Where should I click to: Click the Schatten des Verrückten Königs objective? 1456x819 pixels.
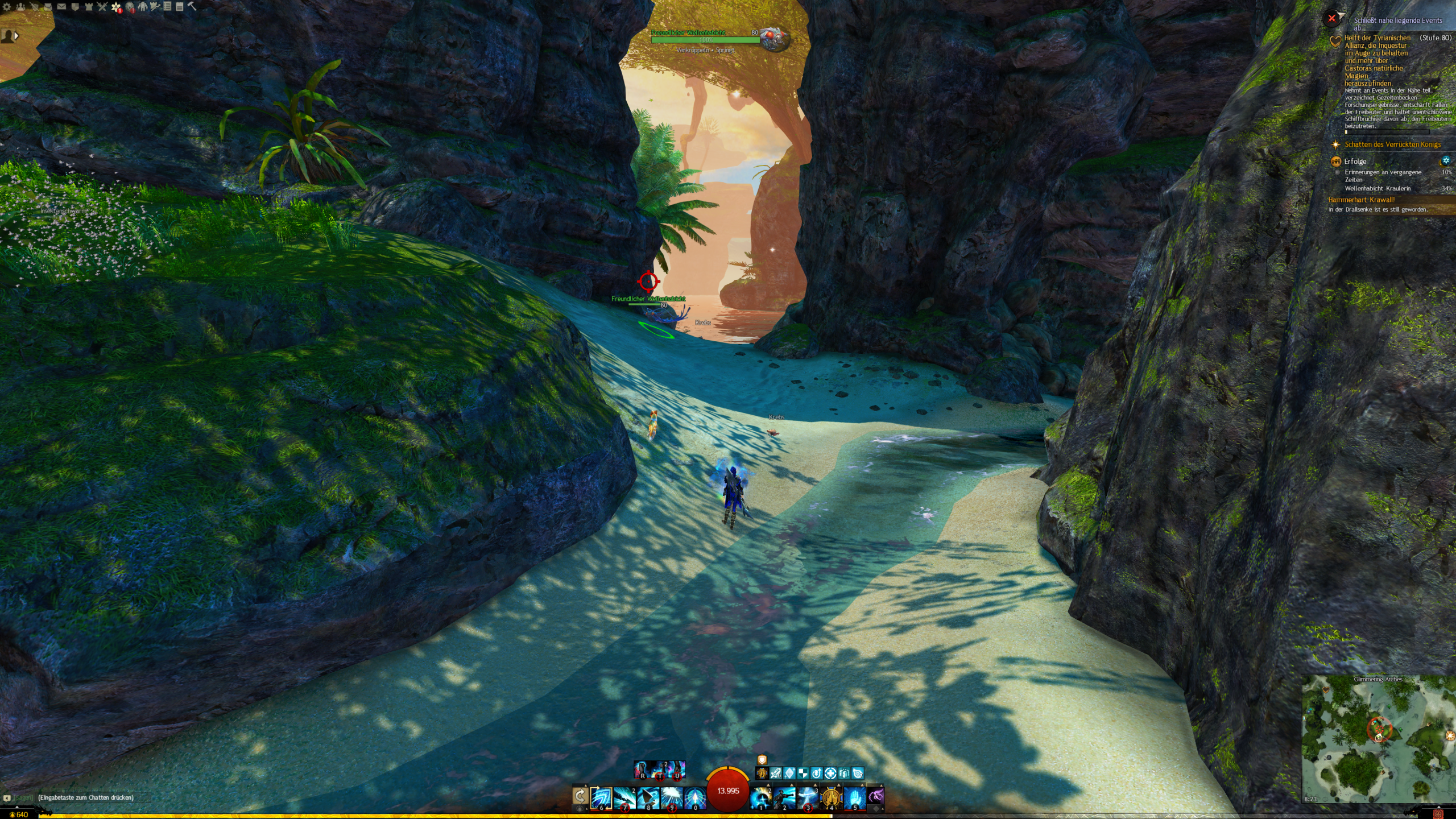(1392, 144)
